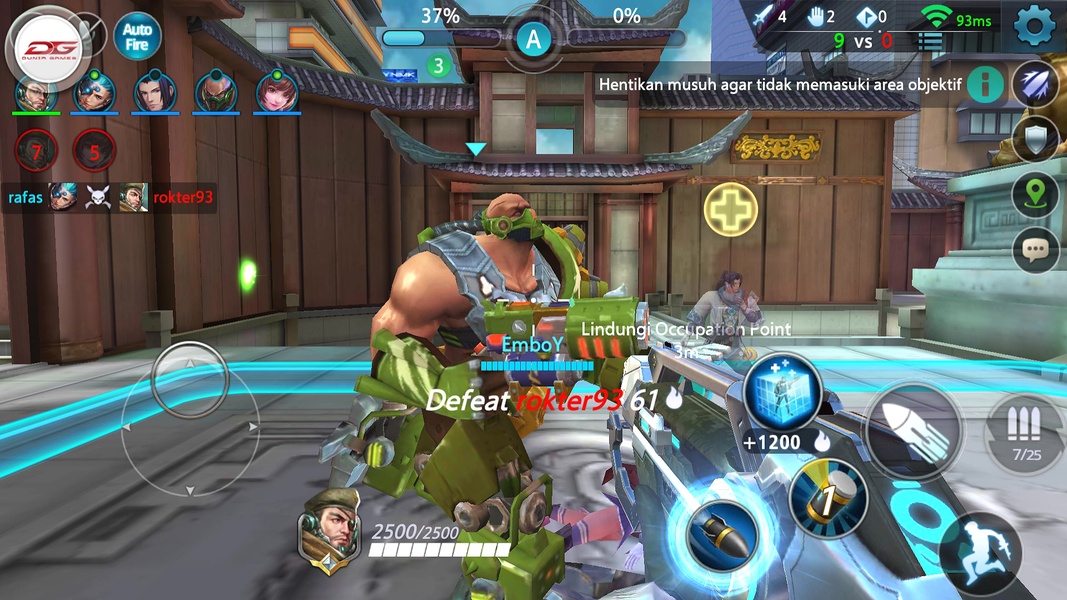
Task: Tap the green location pin button
Action: tap(1035, 195)
